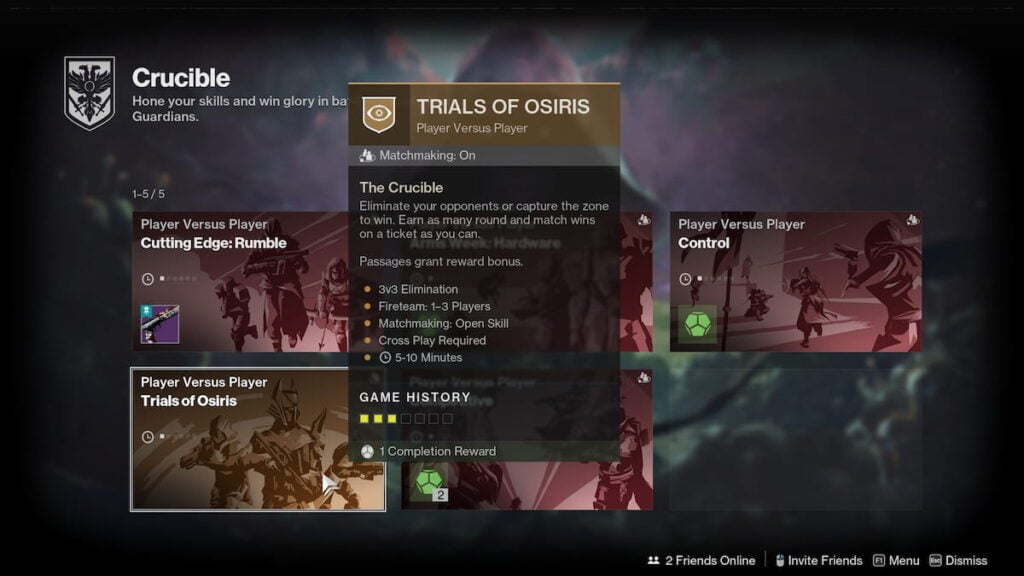This screenshot has height=576, width=1024.
Task: Inspect the Rumble weapon reward icon
Action: pyautogui.click(x=160, y=324)
